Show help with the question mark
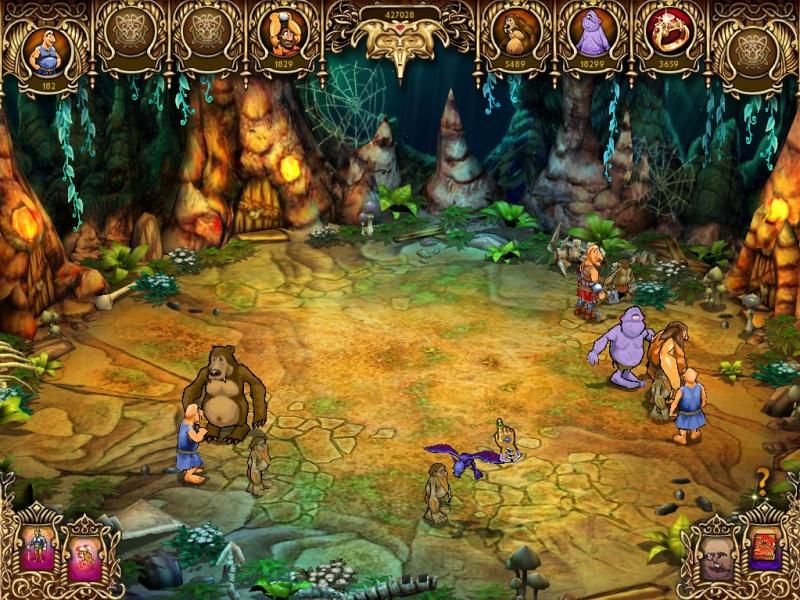800x600 pixels. pos(762,476)
